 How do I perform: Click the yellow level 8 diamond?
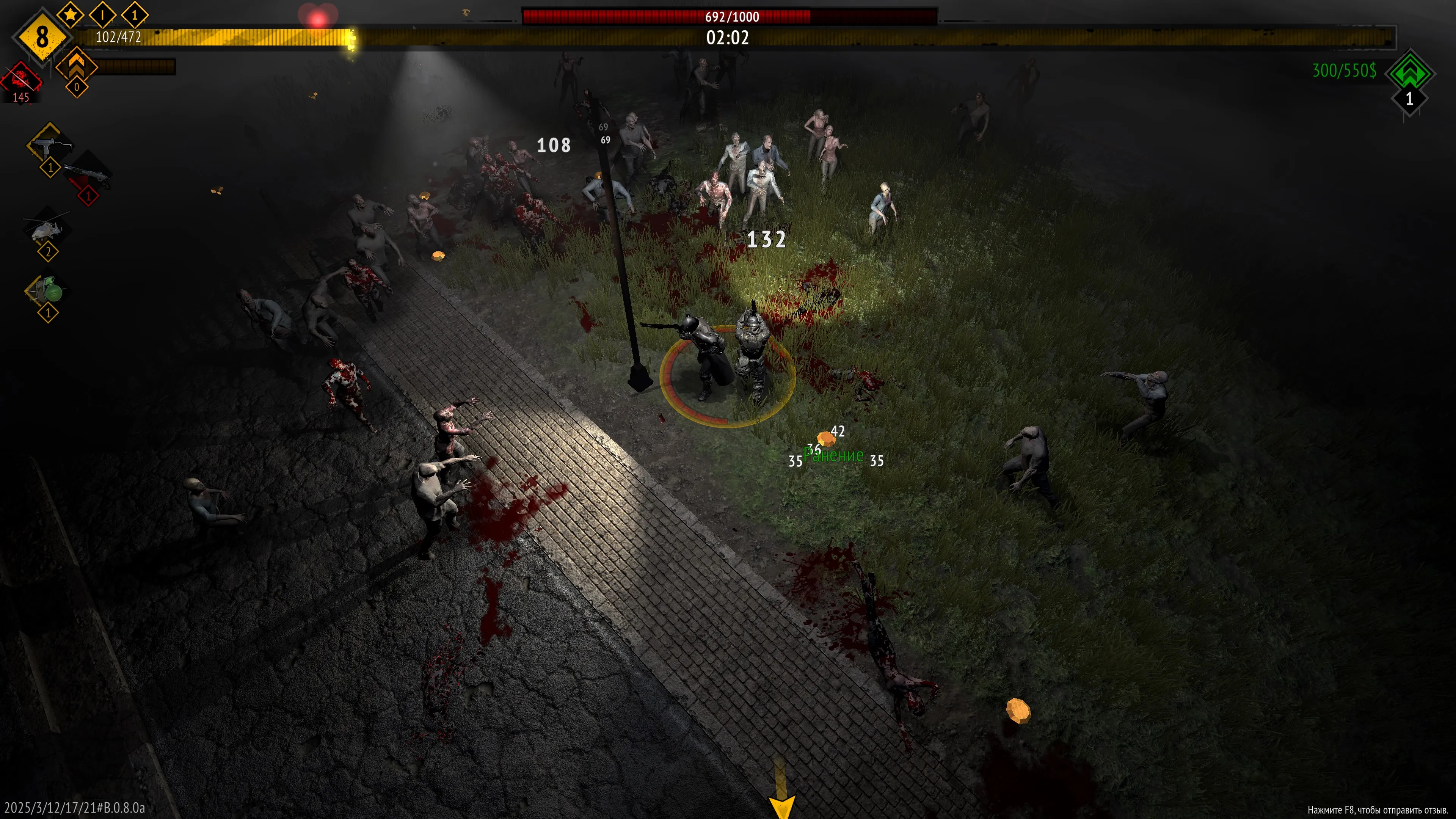(42, 37)
